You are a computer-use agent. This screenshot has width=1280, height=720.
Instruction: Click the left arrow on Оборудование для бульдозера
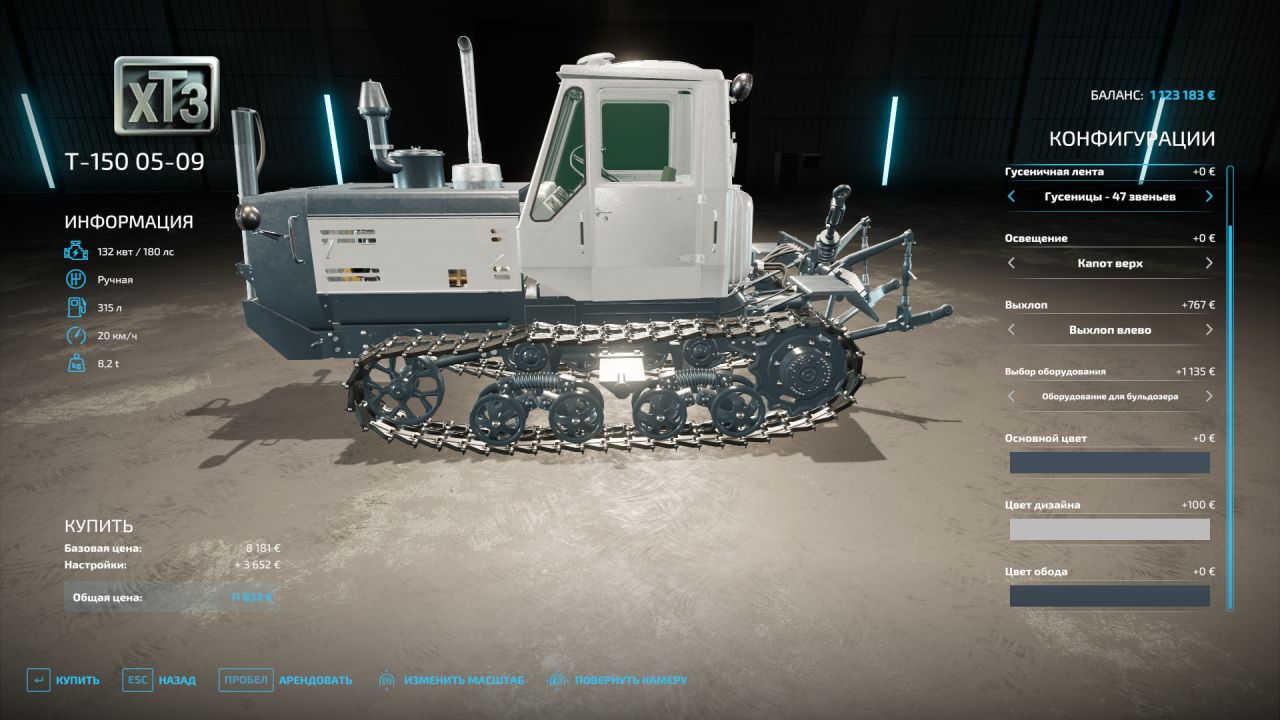click(1010, 397)
